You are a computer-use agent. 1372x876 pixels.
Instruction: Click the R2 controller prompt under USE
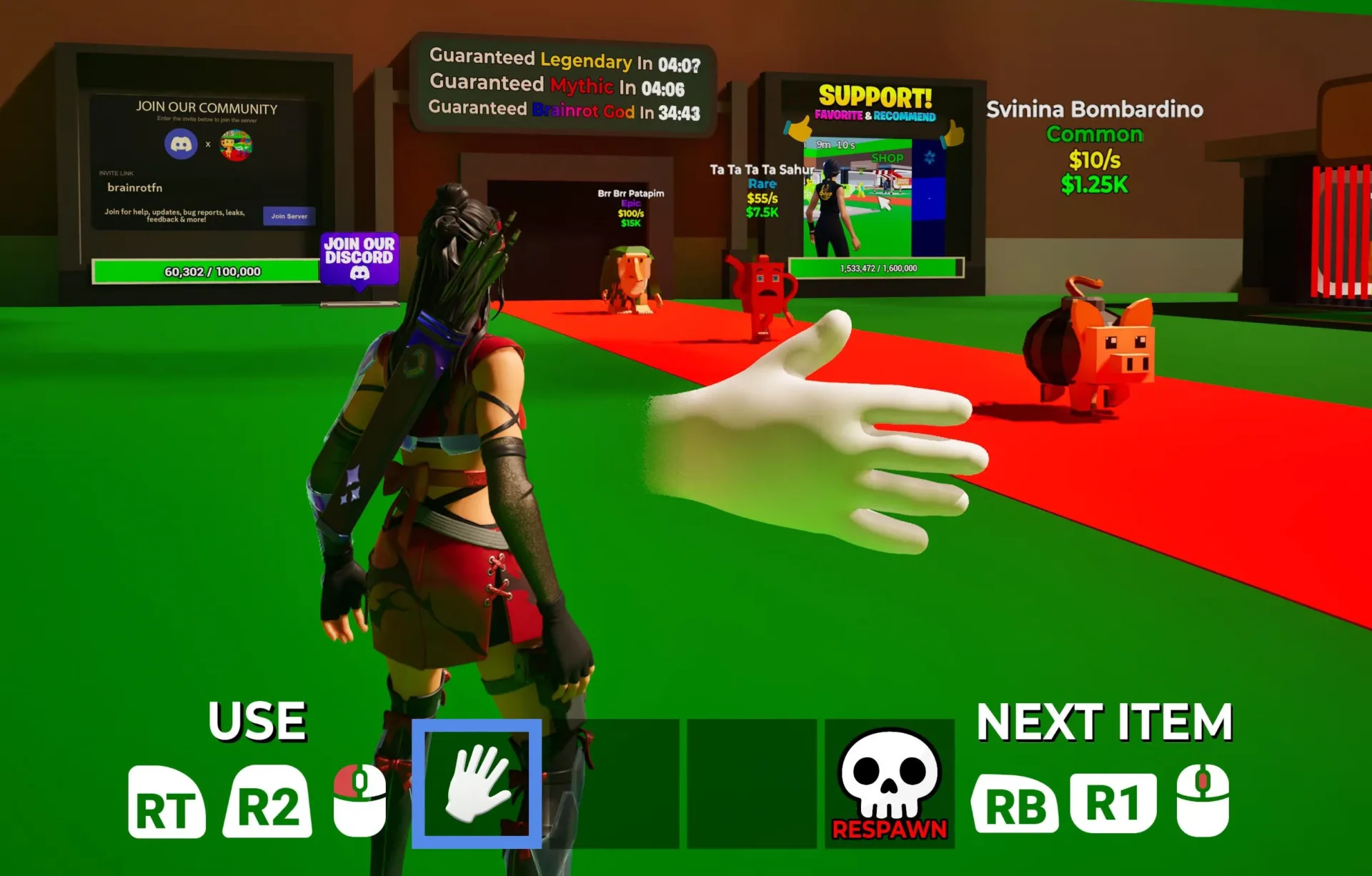[x=268, y=803]
